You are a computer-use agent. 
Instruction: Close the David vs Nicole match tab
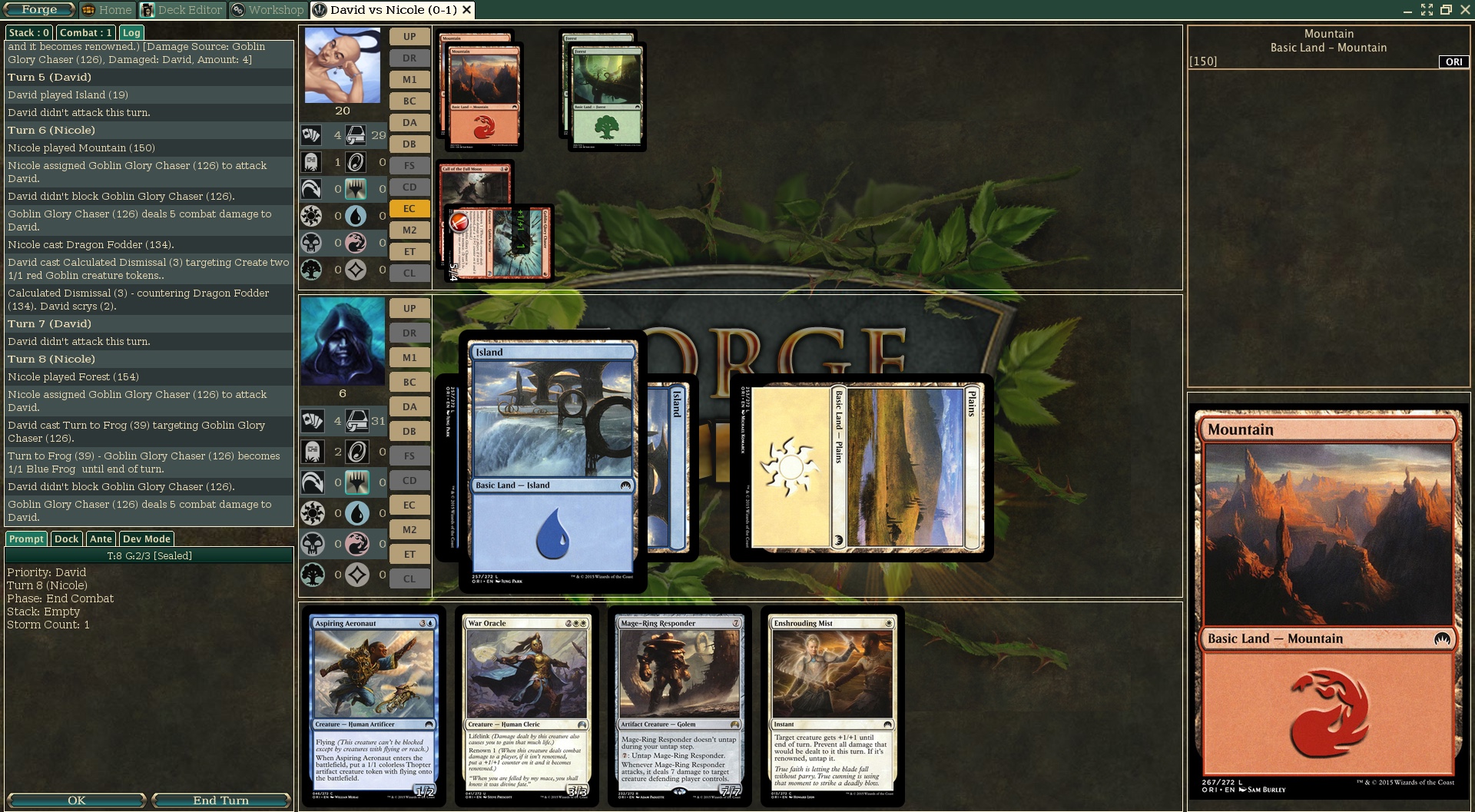point(466,10)
